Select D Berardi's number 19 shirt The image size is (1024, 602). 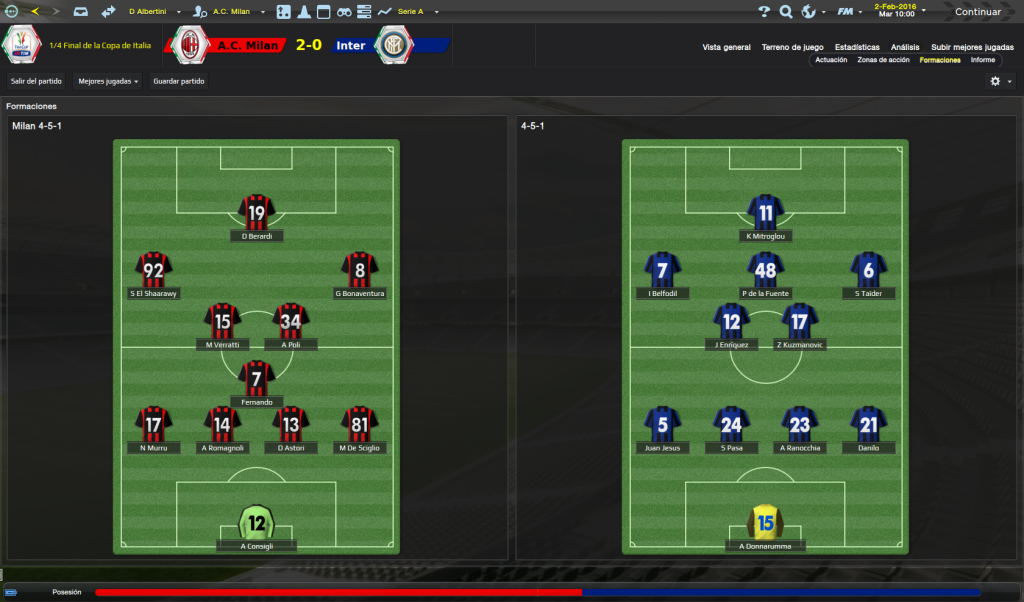click(x=257, y=213)
